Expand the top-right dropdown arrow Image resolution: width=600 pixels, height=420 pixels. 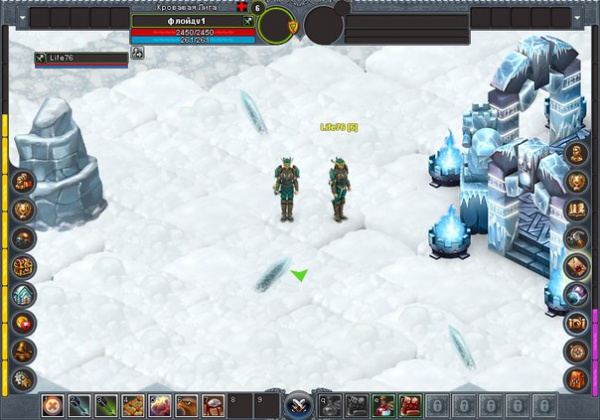(578, 18)
